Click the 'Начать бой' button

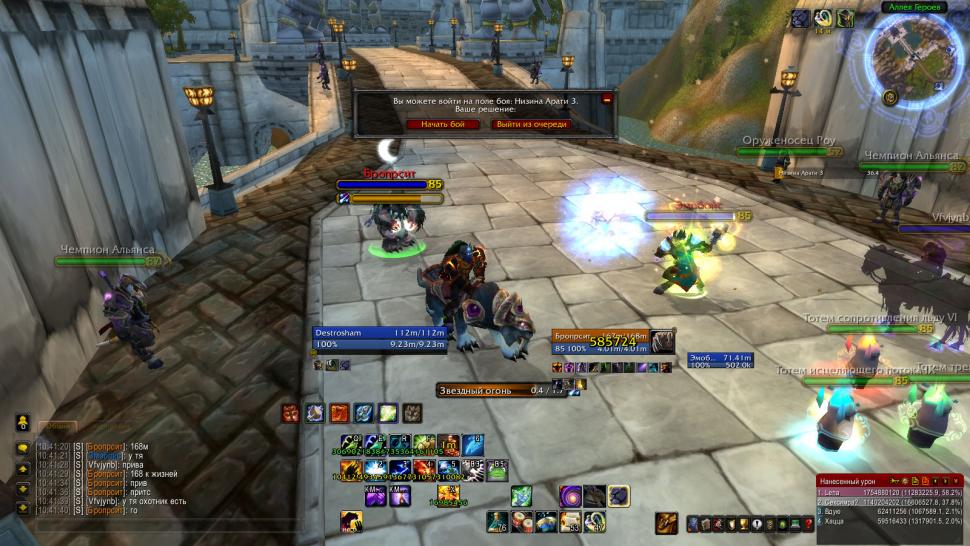point(443,124)
